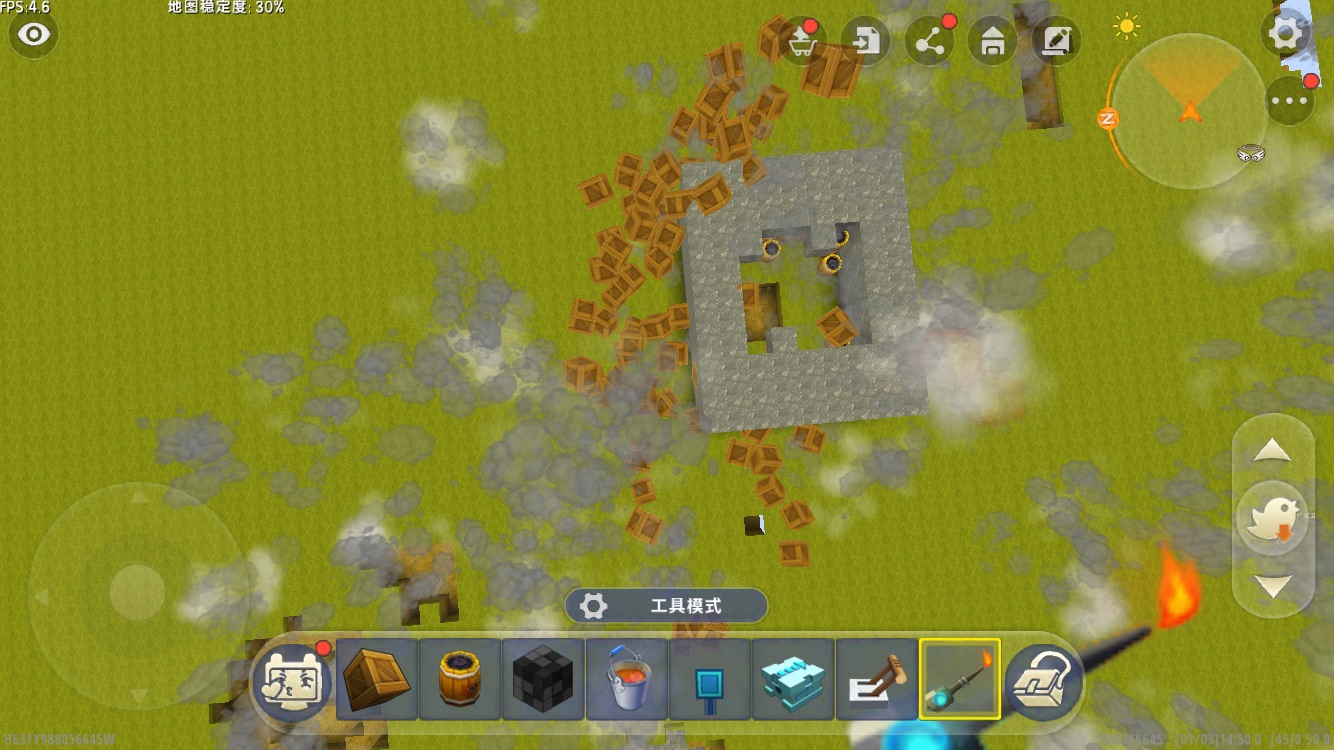Open the share menu icon
This screenshot has width=1334, height=750.
click(x=930, y=42)
